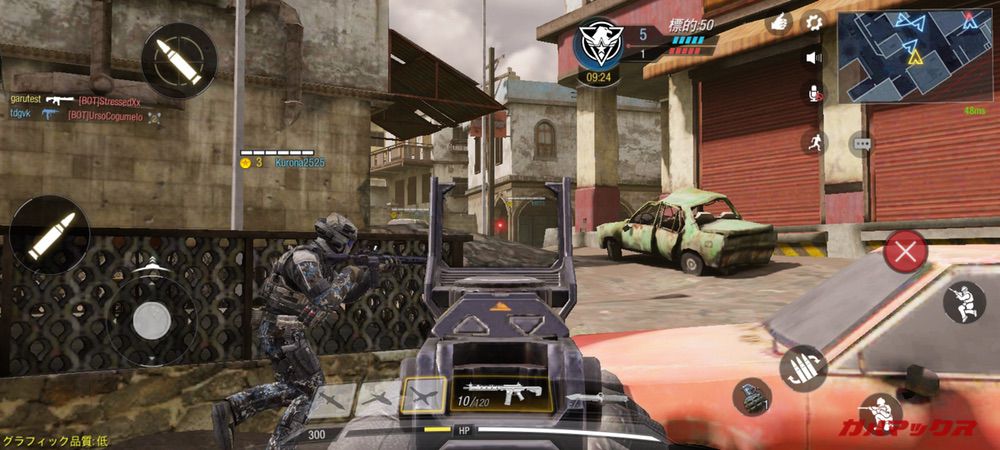Activate the highlighted yellow scorestreak slot
Viewport: 1000px width, 450px height.
click(x=423, y=396)
